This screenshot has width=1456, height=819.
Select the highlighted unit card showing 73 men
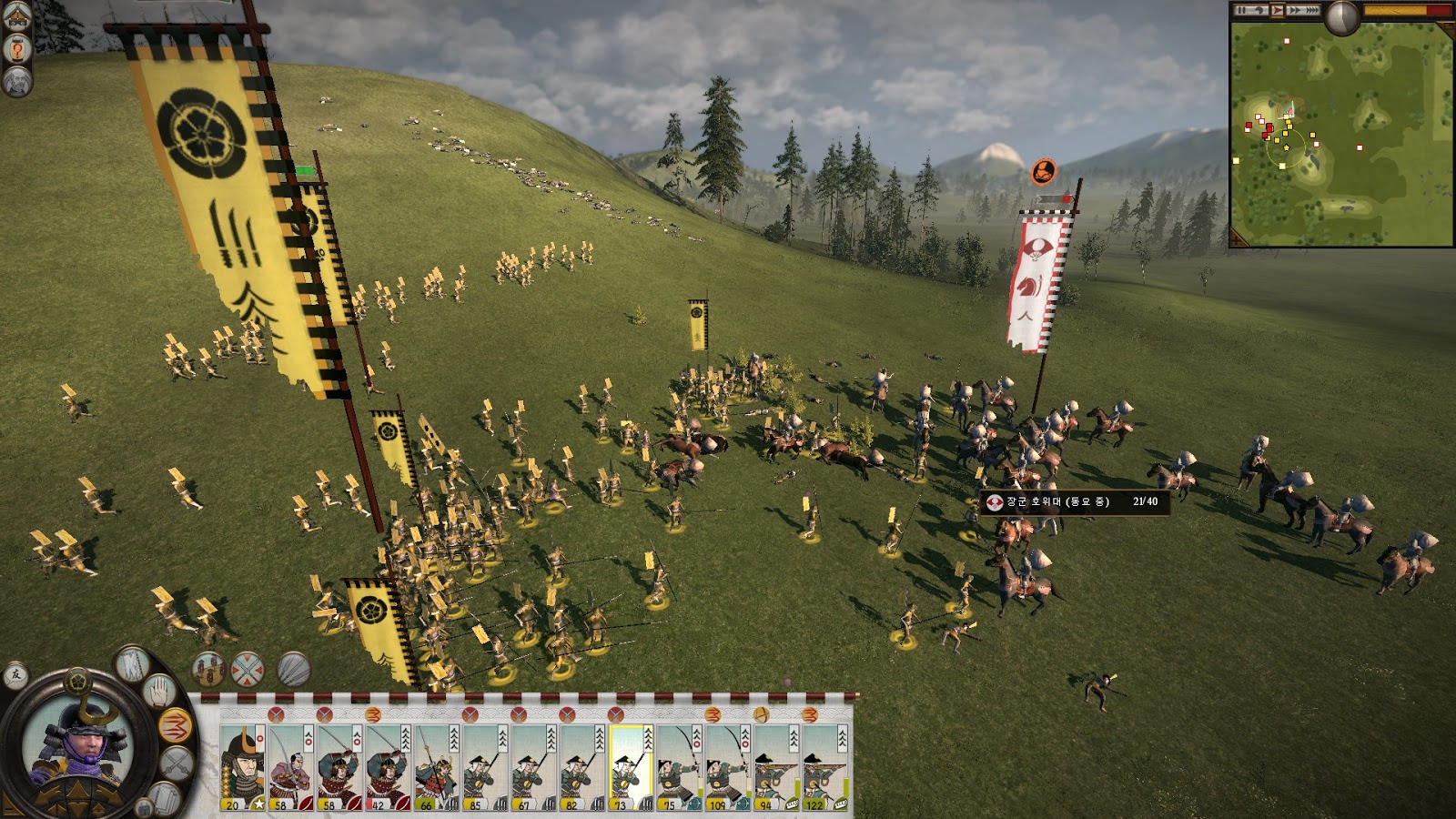click(x=631, y=765)
